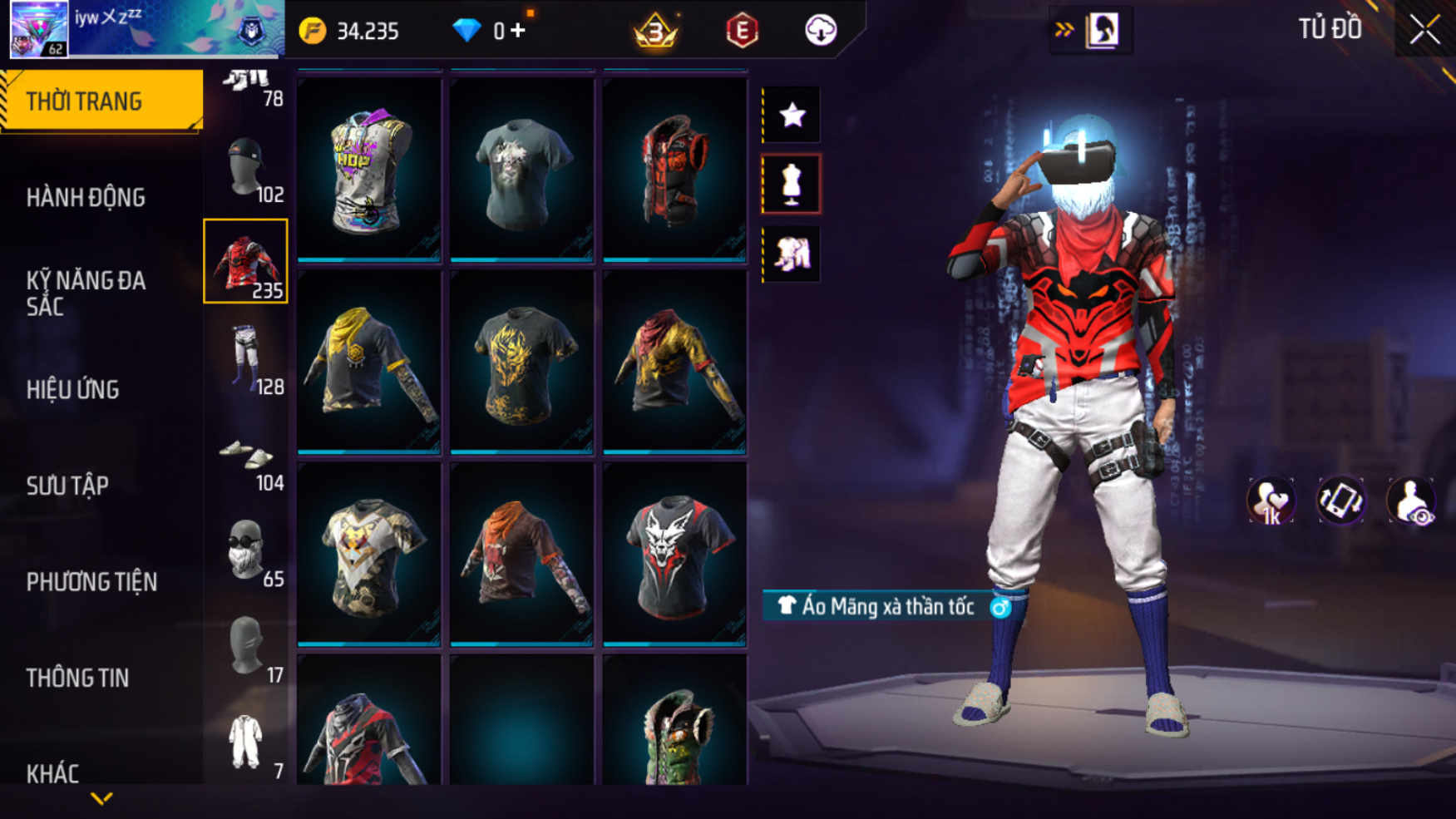Open the Hành Động menu section
Screen dimensions: 1456x819
[86, 198]
